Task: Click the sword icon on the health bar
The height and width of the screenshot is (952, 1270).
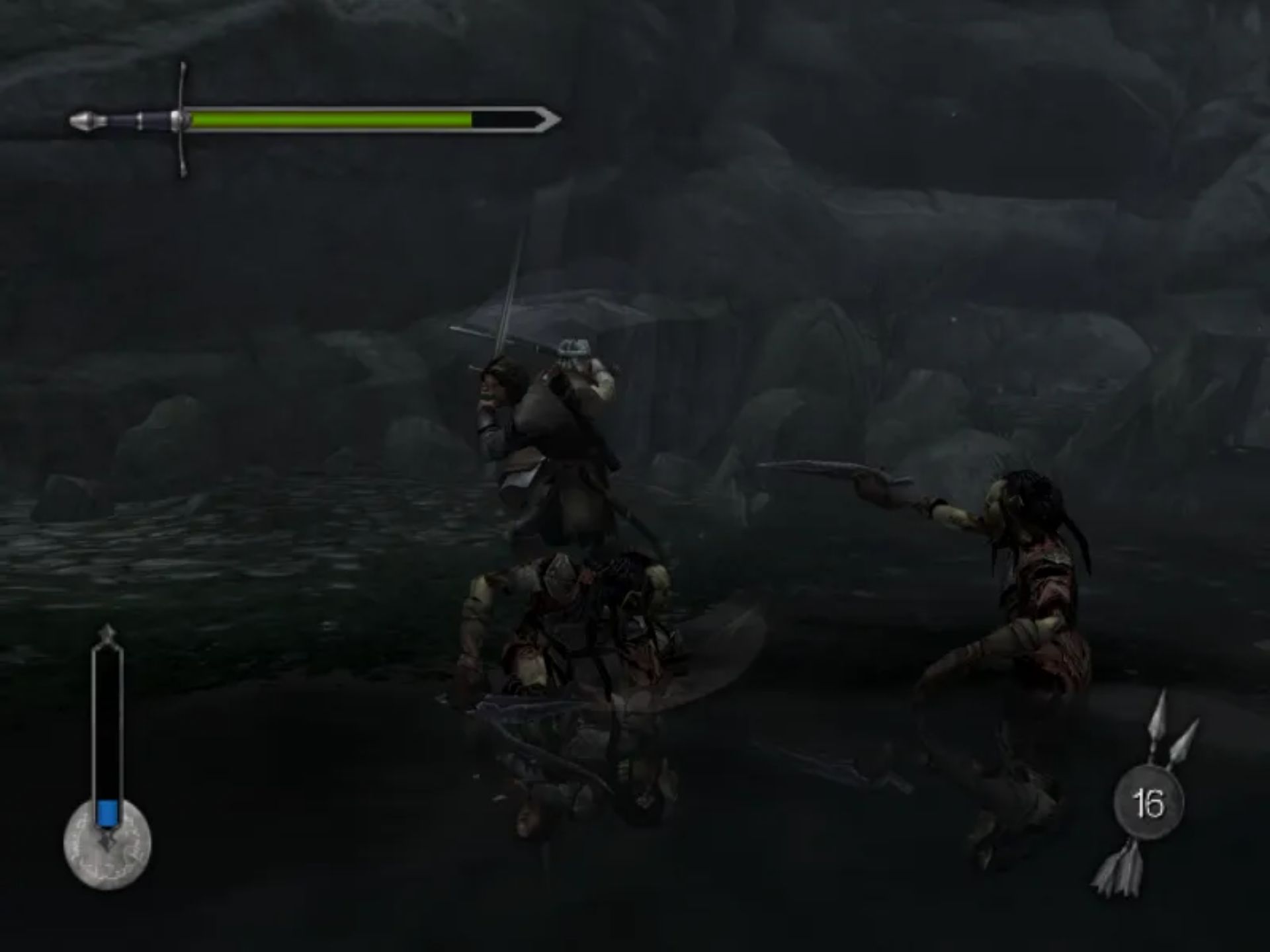Action: (x=132, y=119)
